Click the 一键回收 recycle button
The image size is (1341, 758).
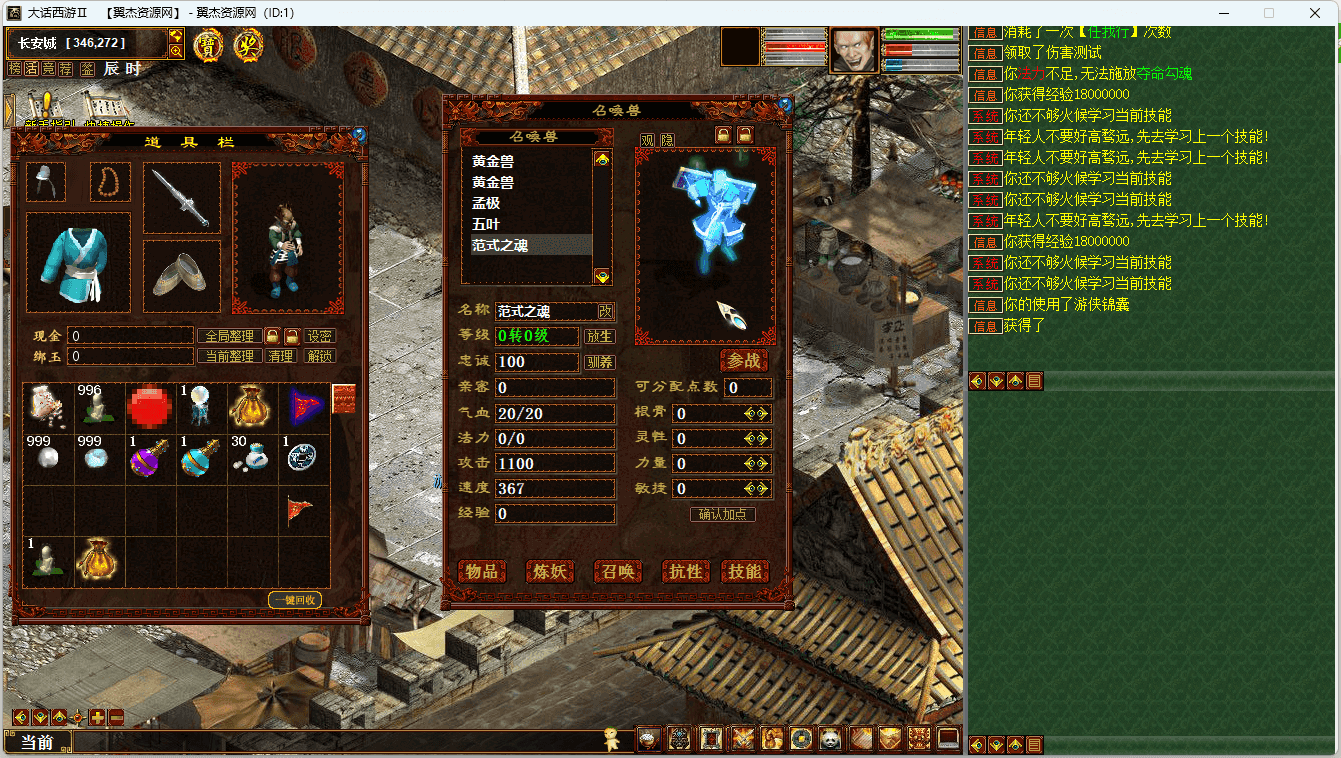point(294,600)
